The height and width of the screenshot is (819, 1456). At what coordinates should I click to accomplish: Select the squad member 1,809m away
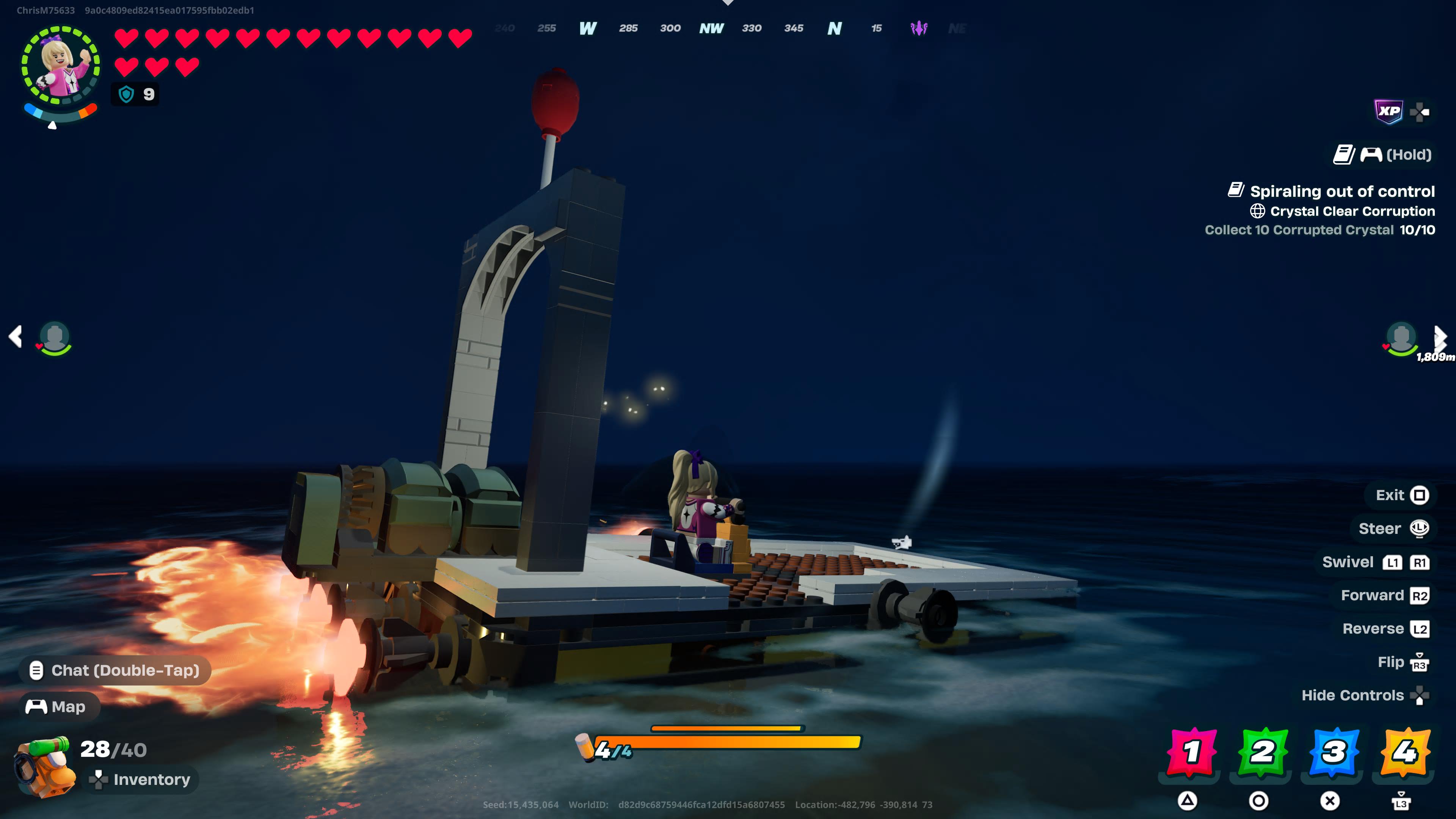tap(1401, 338)
